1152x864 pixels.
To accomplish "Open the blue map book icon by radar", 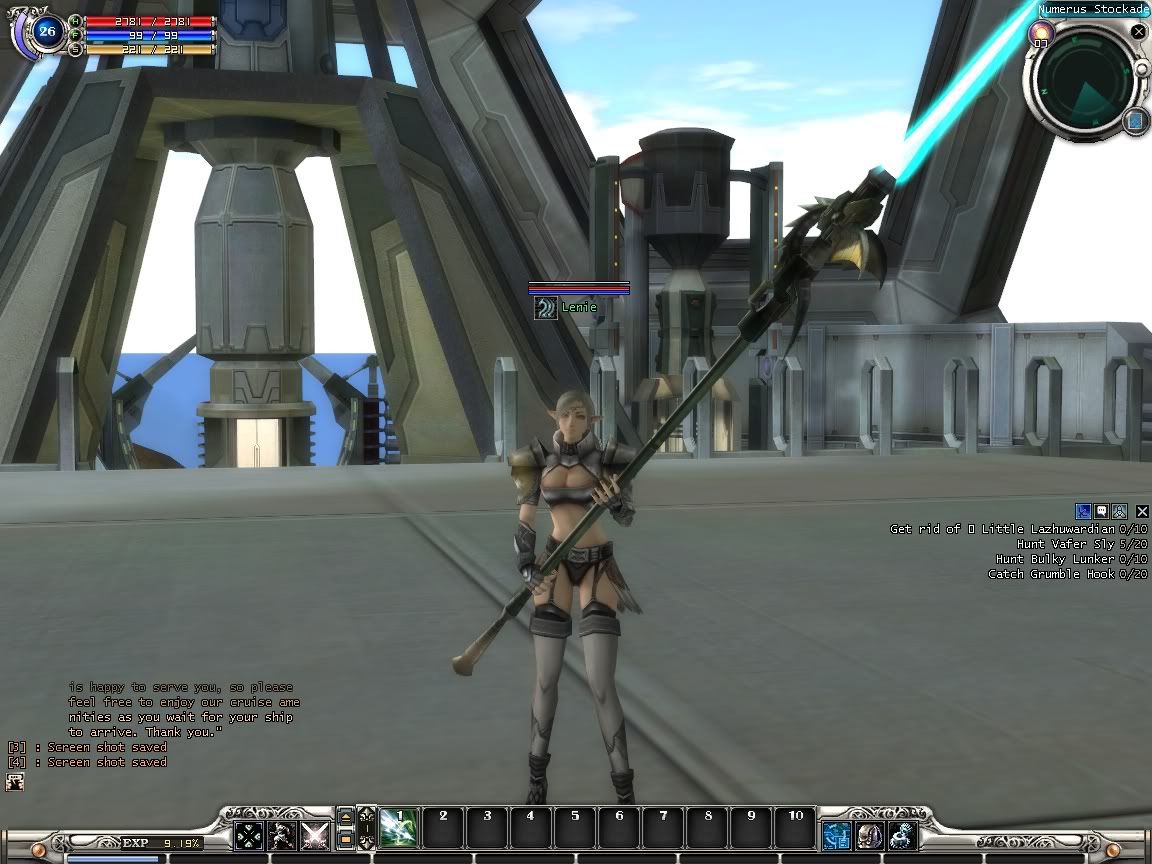I will coord(1135,121).
